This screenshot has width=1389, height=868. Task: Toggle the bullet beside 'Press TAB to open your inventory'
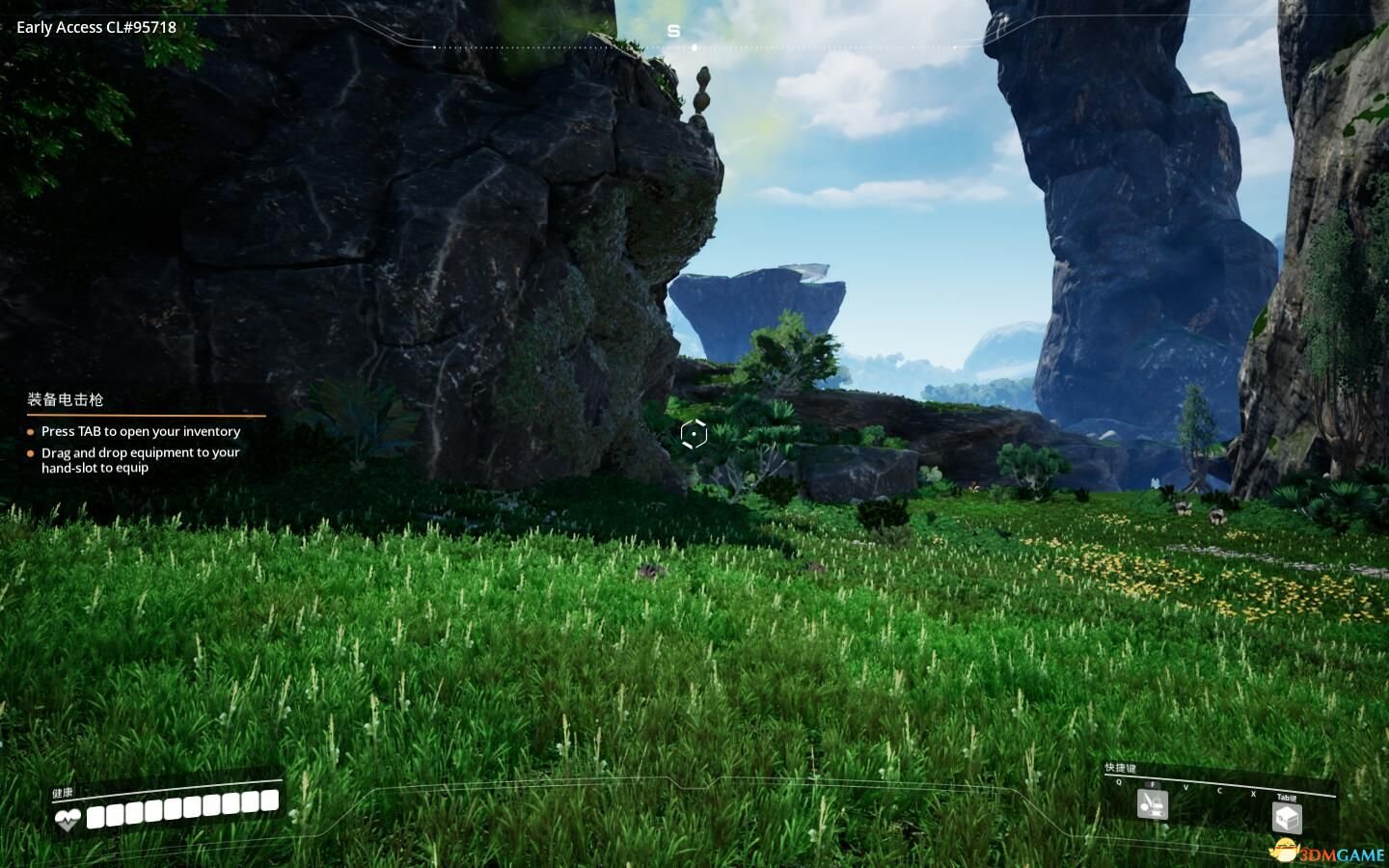30,431
